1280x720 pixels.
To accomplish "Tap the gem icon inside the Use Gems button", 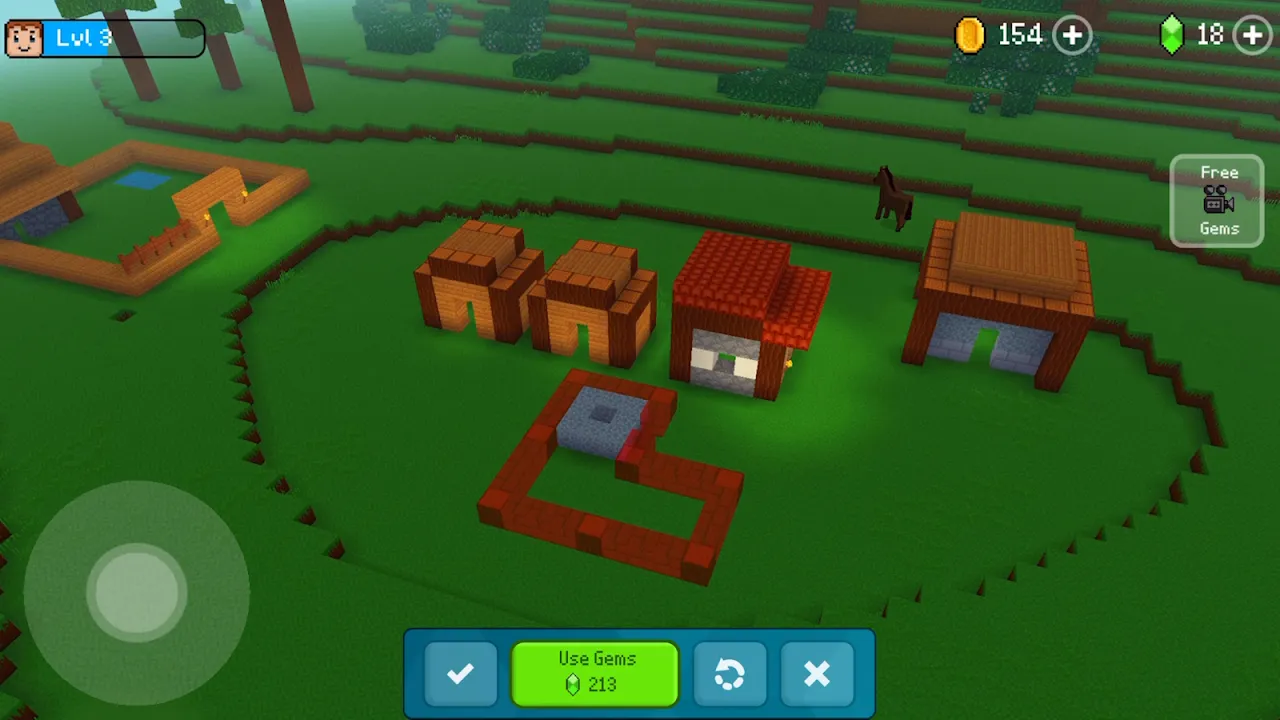I will (572, 684).
